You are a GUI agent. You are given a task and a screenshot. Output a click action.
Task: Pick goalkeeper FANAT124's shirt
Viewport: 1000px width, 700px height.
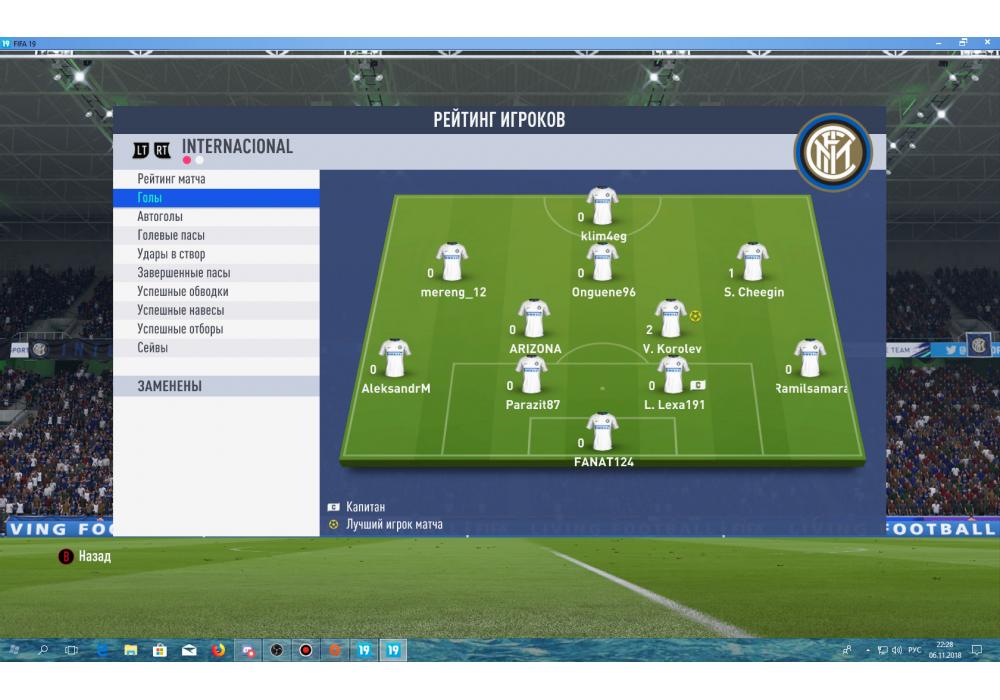coord(602,432)
